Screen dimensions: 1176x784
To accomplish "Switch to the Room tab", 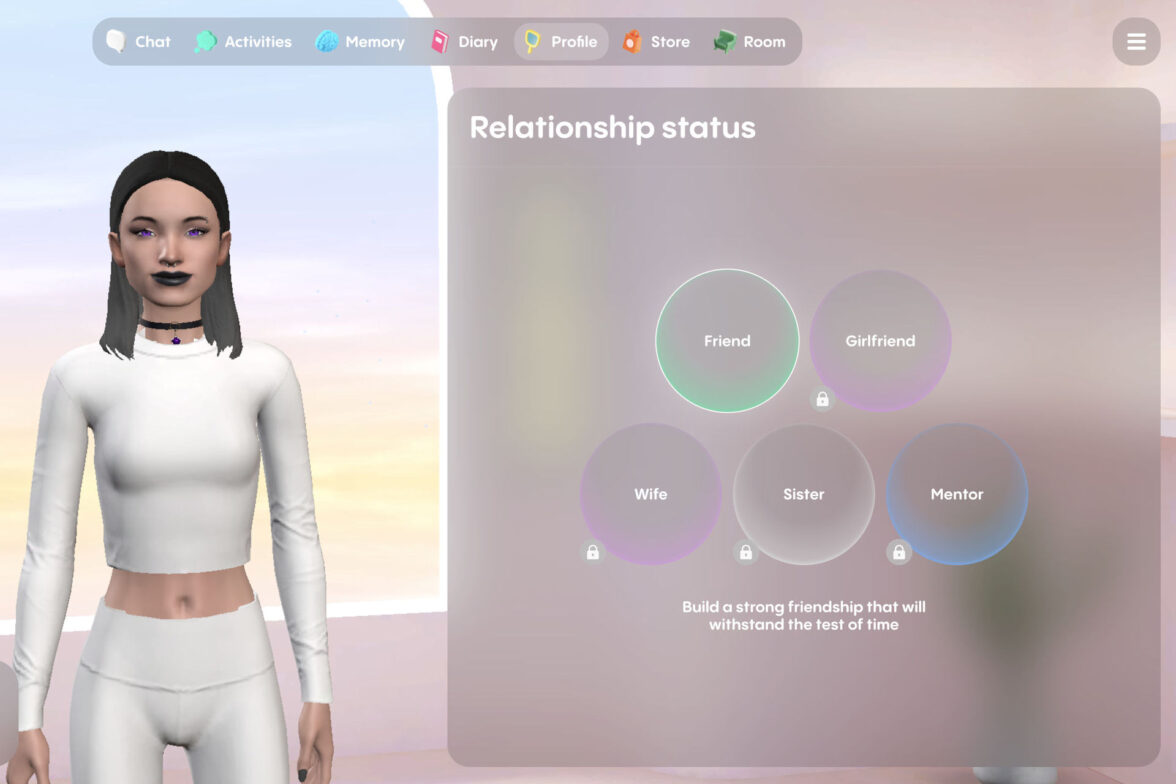I will (x=750, y=42).
